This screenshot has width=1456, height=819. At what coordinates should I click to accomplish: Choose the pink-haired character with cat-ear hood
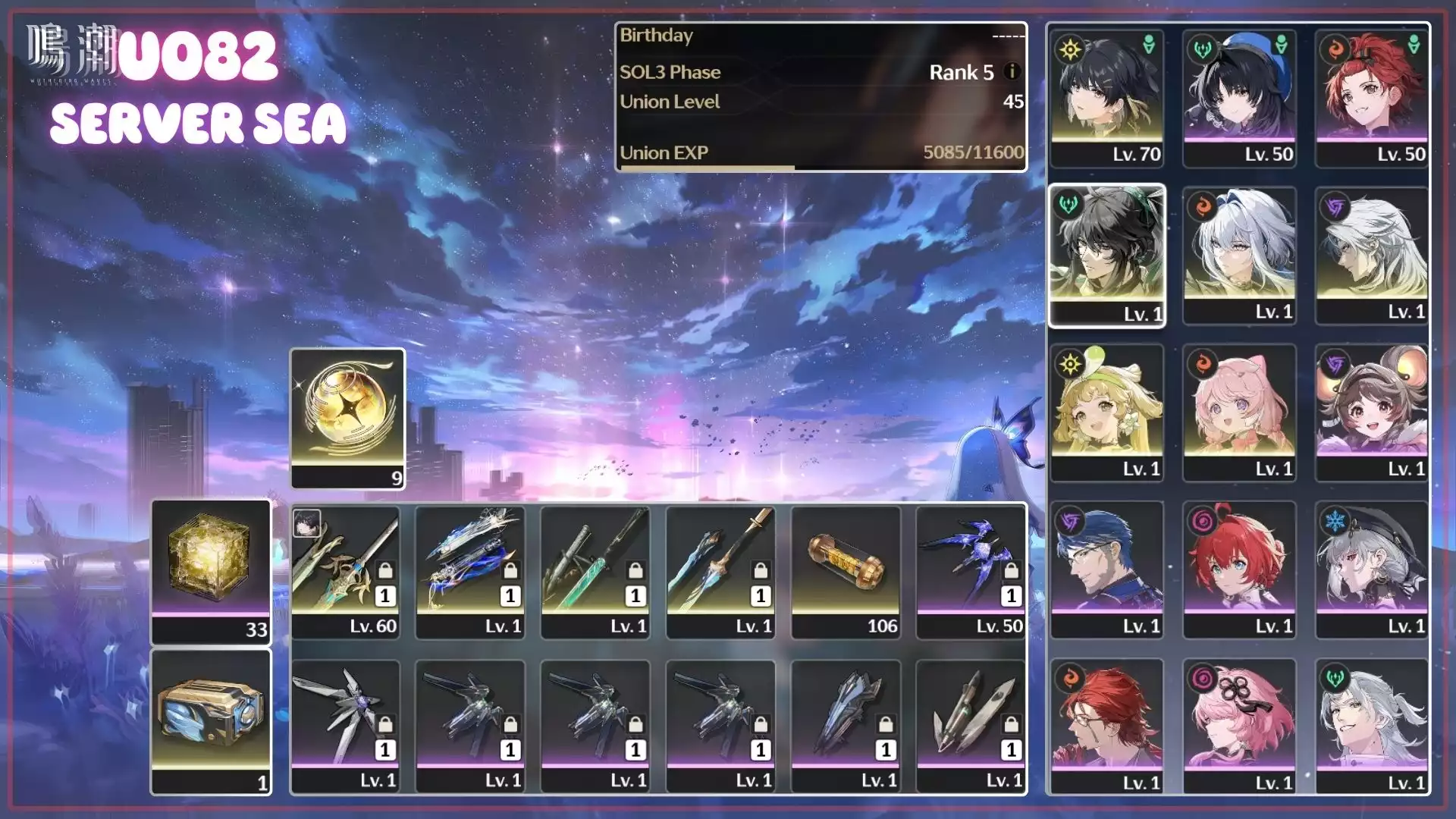pos(1239,413)
